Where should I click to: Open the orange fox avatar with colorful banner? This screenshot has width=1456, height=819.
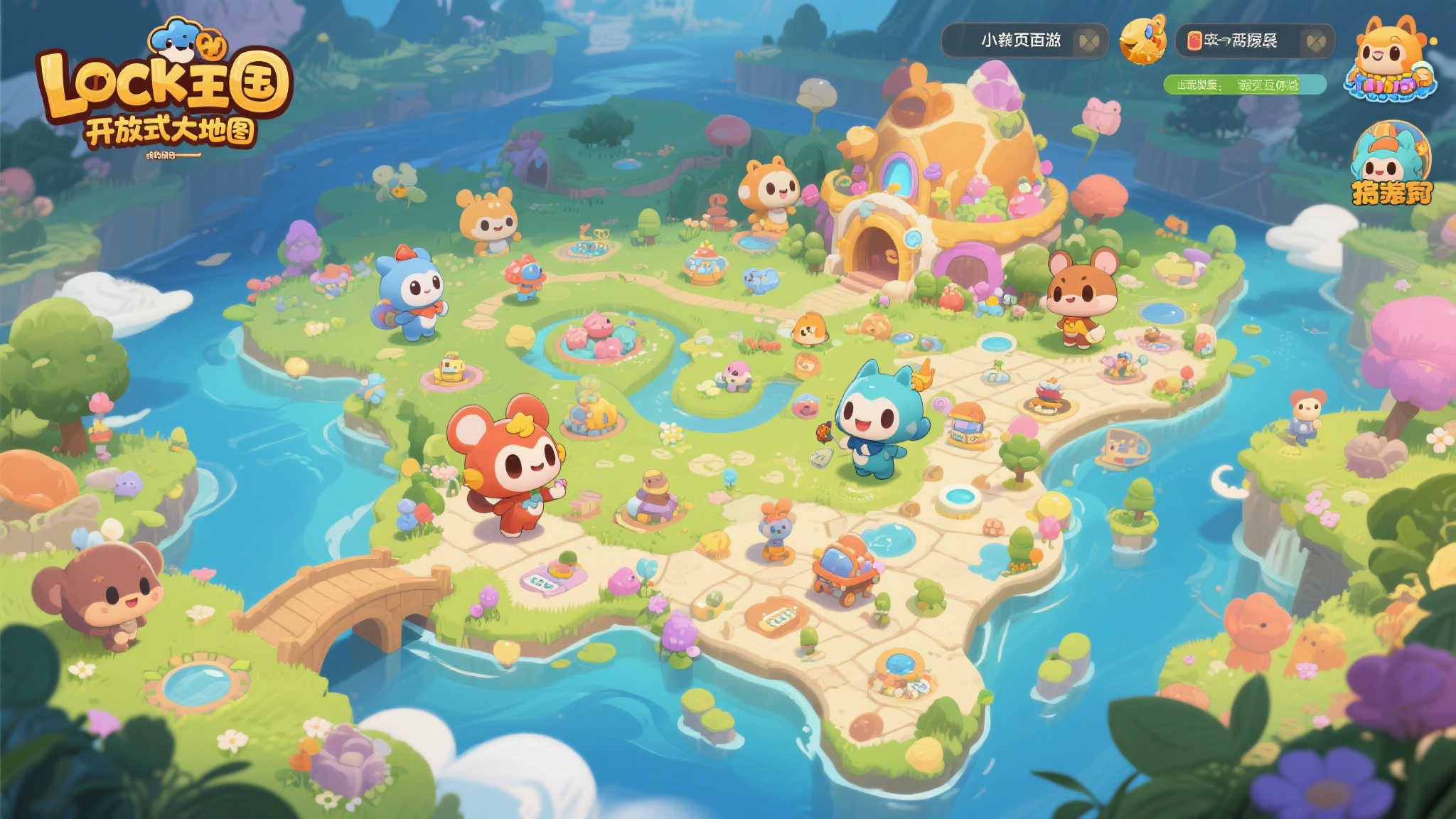coord(1390,59)
